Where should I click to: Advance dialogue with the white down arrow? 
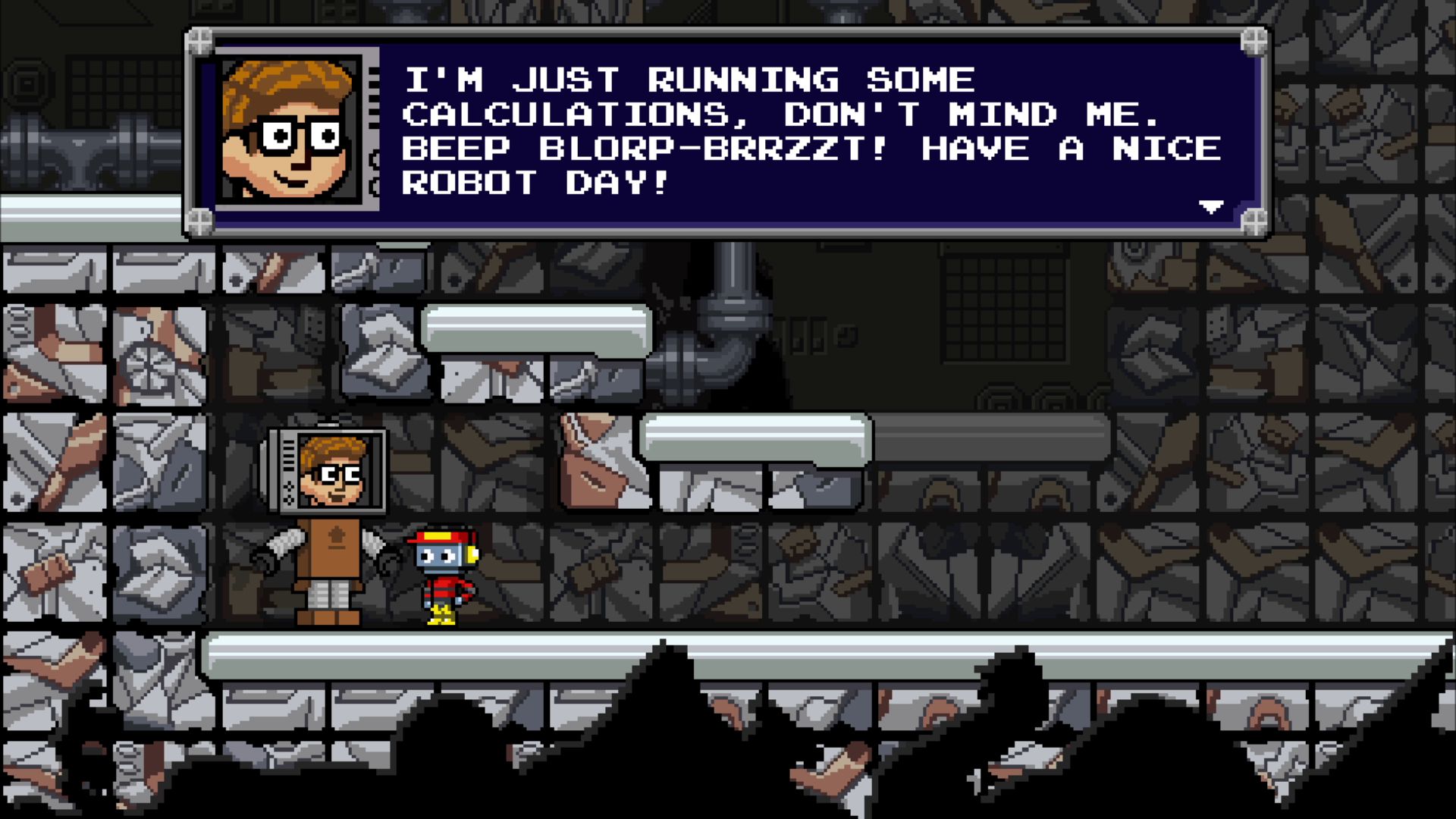(x=1210, y=206)
